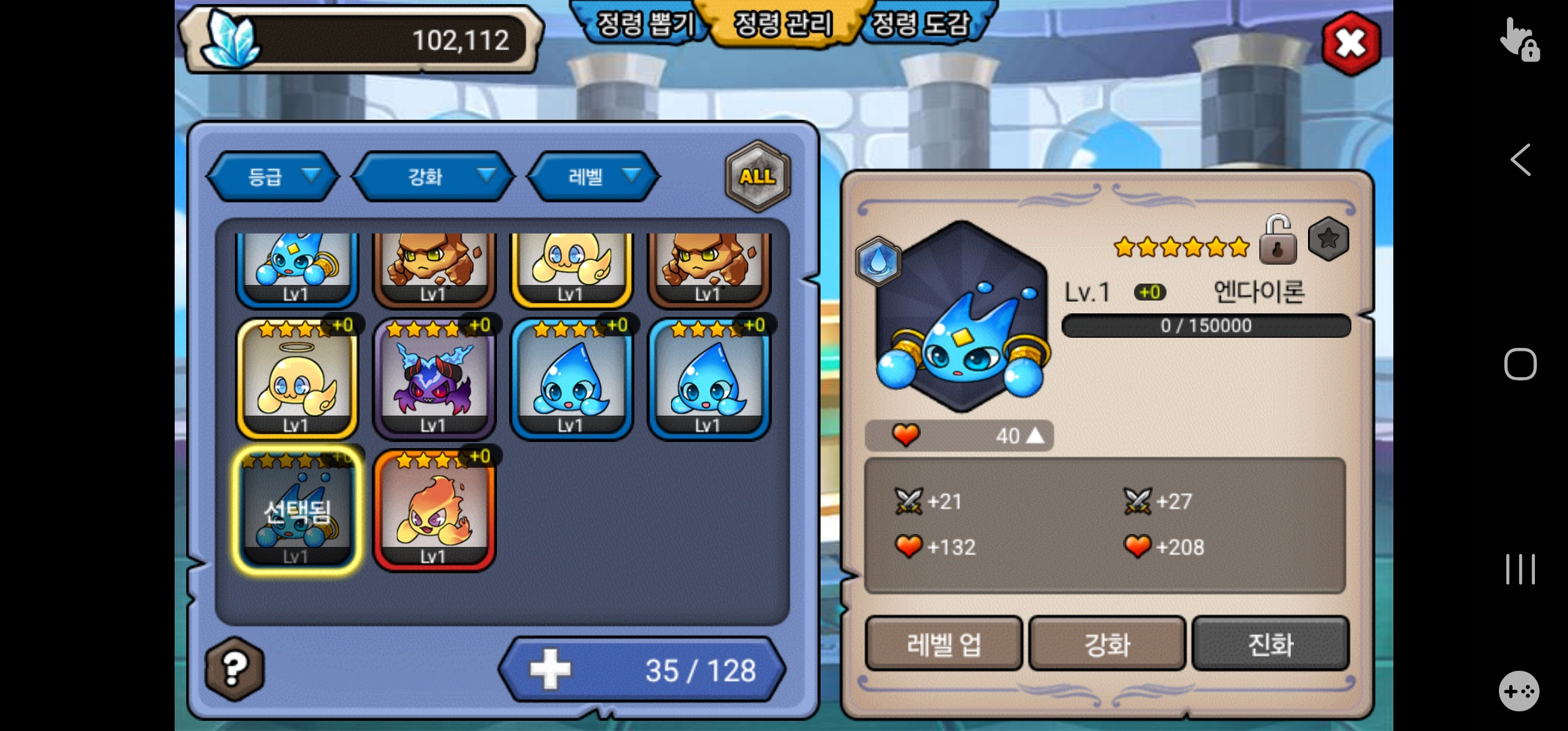Expand spirit storage with the plus button
This screenshot has height=731, width=1568.
tap(550, 669)
